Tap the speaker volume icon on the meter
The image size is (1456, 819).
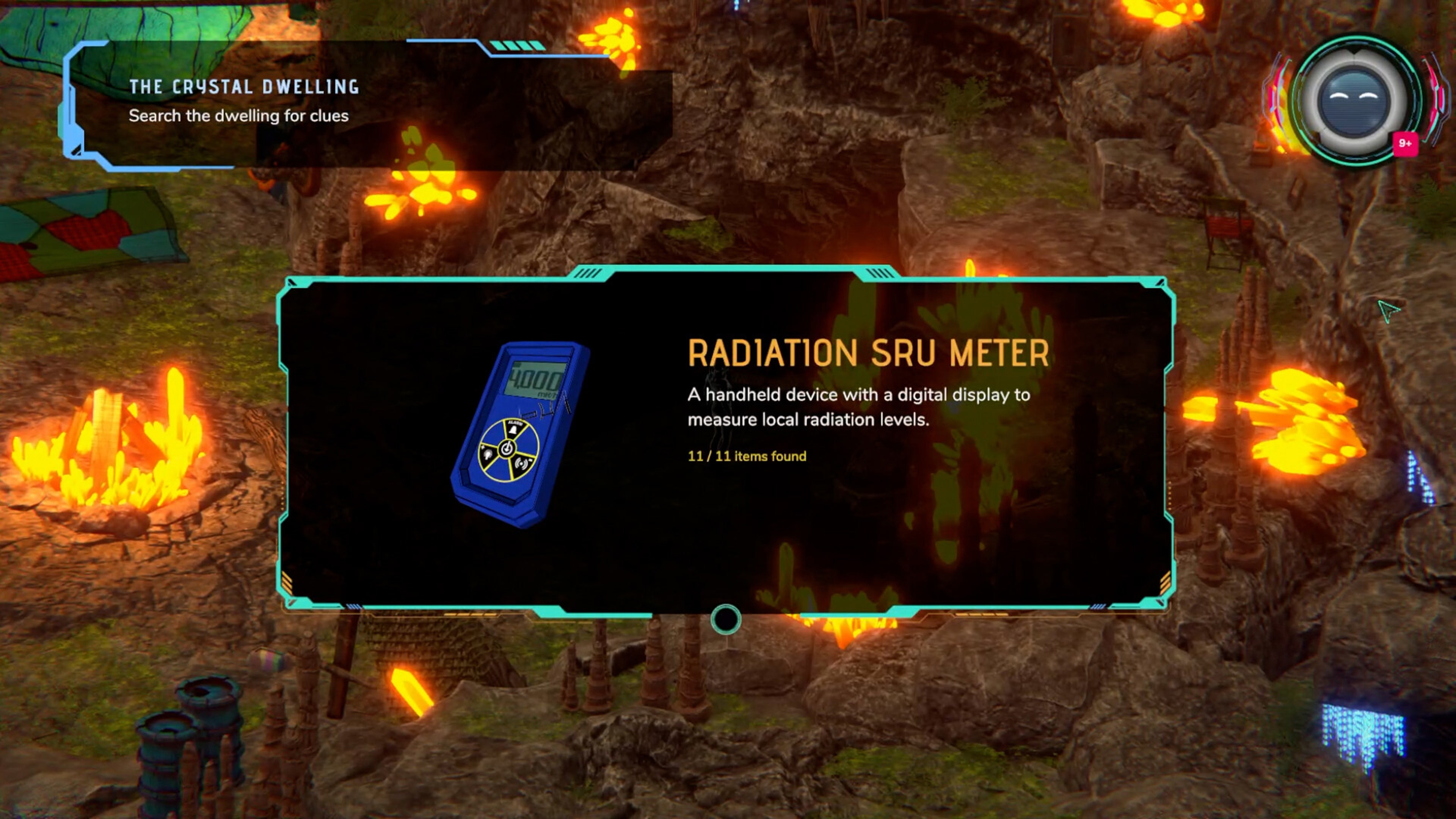pos(522,464)
